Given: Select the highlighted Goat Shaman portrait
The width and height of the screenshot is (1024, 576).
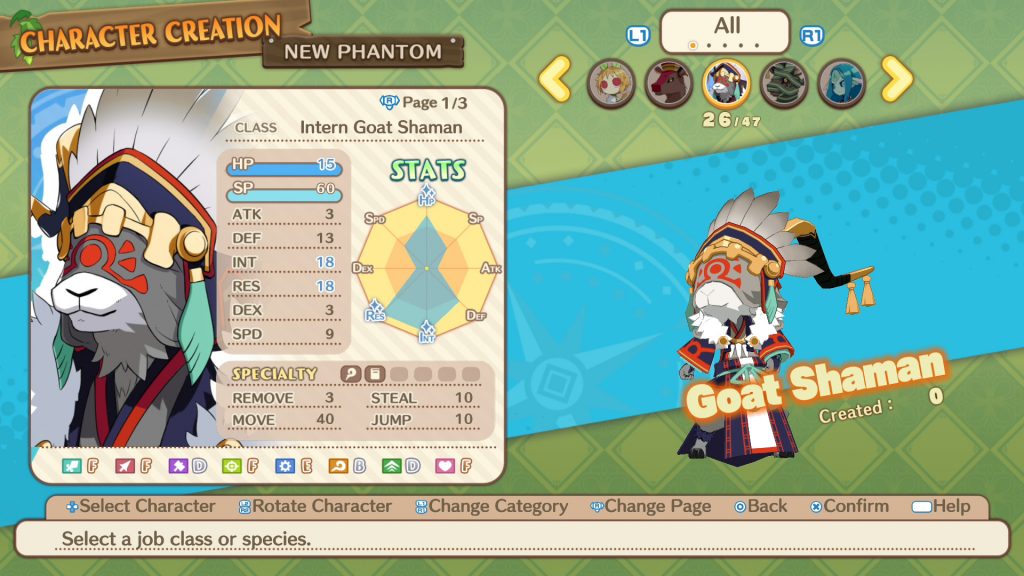Looking at the screenshot, I should click(x=726, y=83).
